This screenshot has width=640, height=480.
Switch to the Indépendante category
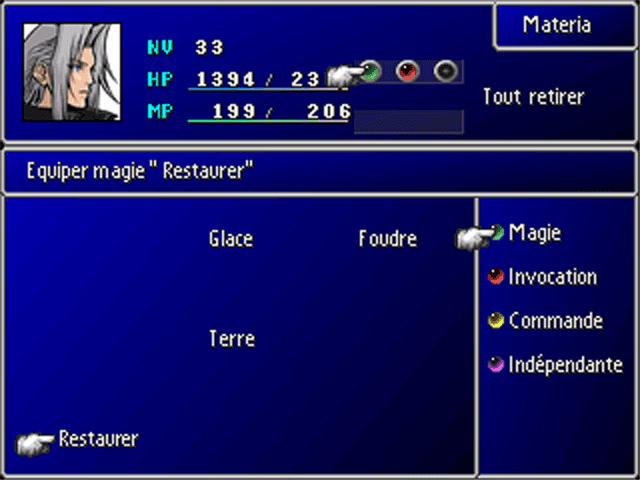click(565, 365)
